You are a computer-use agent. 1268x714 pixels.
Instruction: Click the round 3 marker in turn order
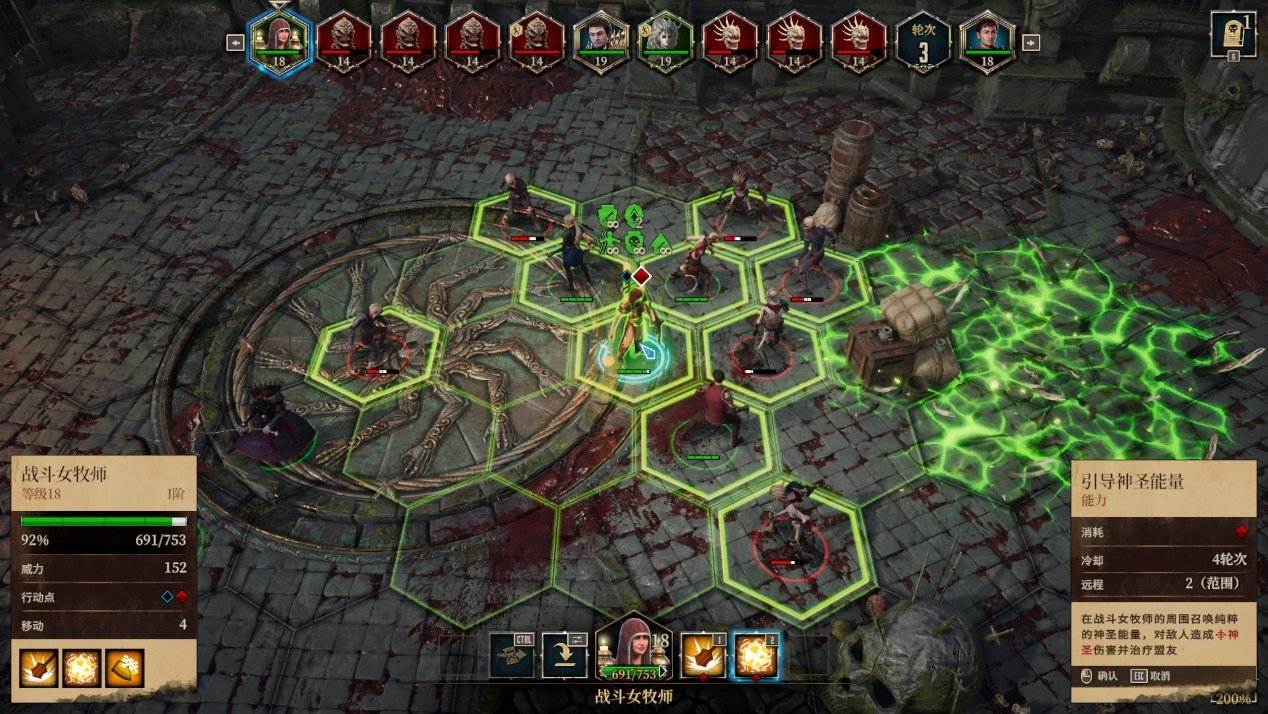(x=922, y=44)
